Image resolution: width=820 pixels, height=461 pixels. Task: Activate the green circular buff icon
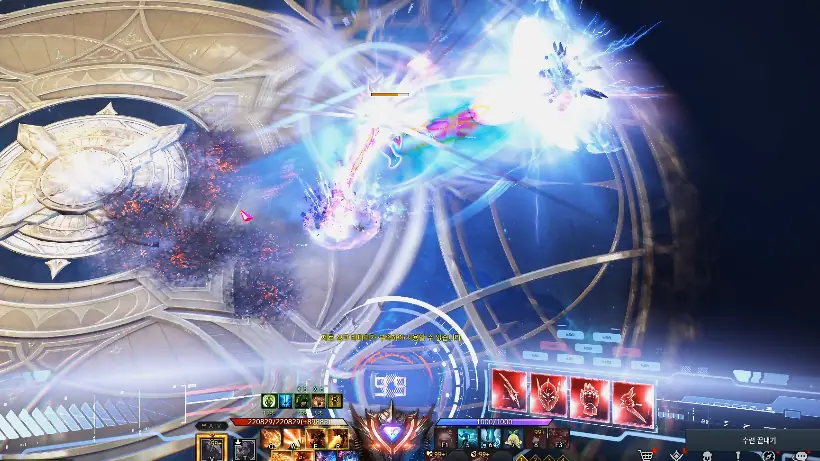pyautogui.click(x=268, y=401)
